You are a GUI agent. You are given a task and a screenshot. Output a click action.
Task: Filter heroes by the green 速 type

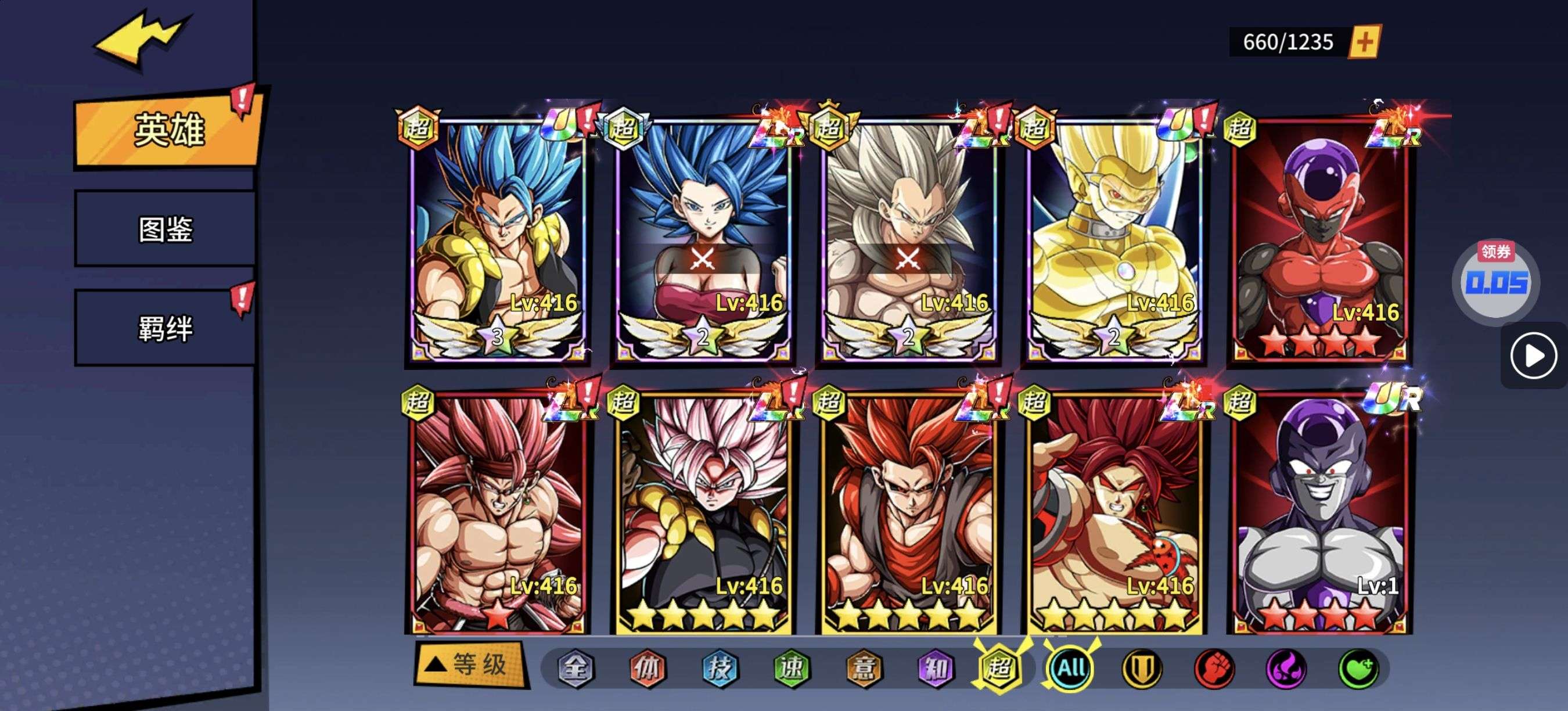point(792,669)
